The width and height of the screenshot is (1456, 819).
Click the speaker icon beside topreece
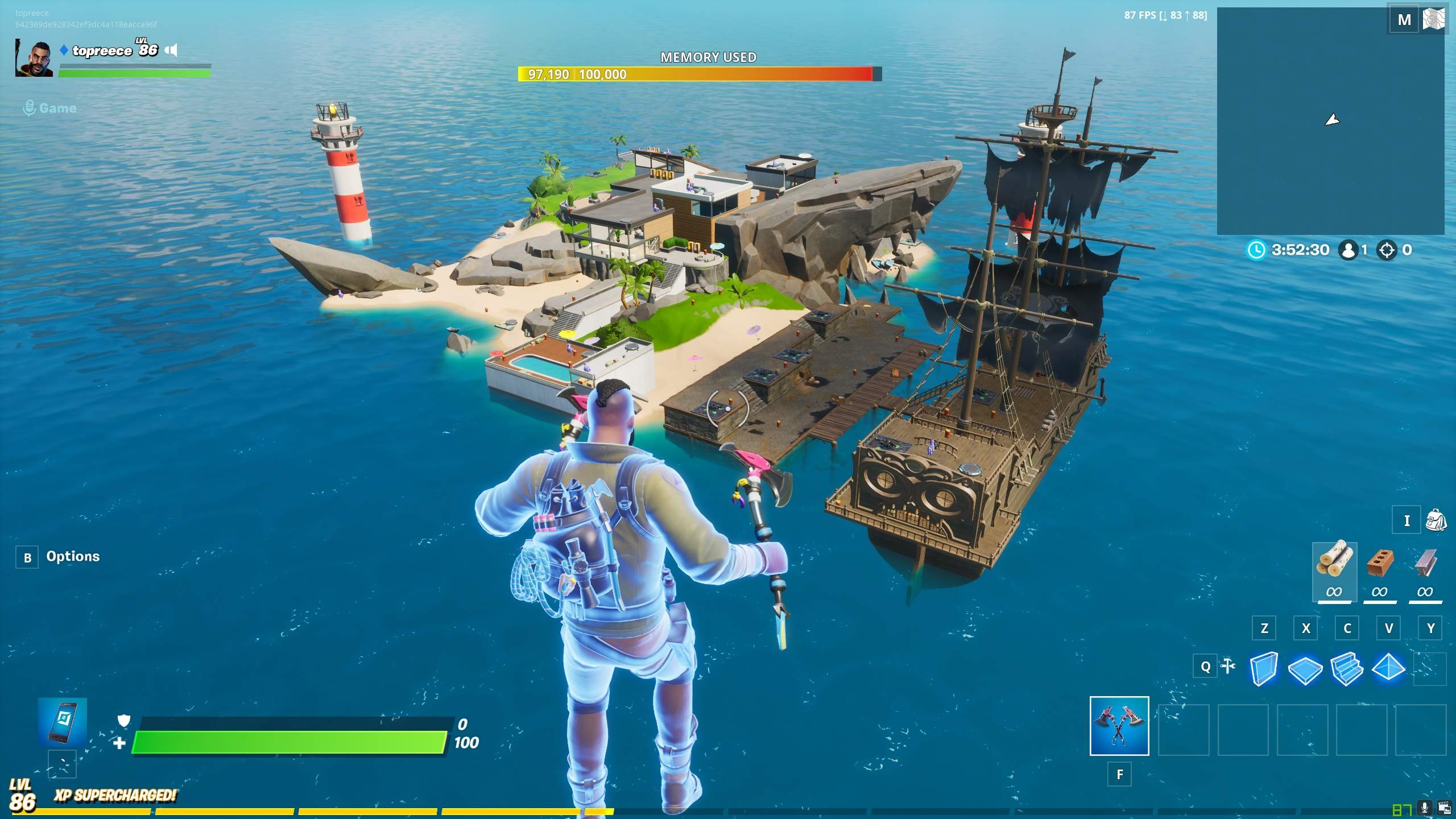(171, 51)
